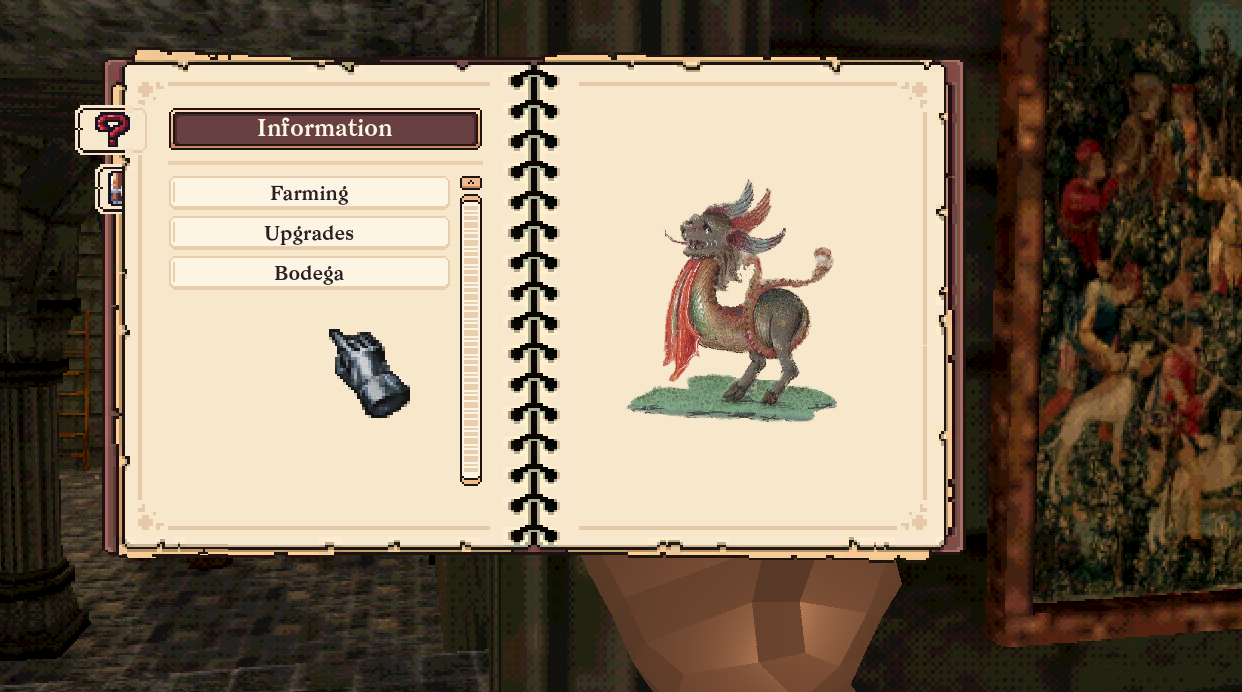Click the scrollbar's up arrow button
Screen dimensions: 1242x692
pos(470,183)
